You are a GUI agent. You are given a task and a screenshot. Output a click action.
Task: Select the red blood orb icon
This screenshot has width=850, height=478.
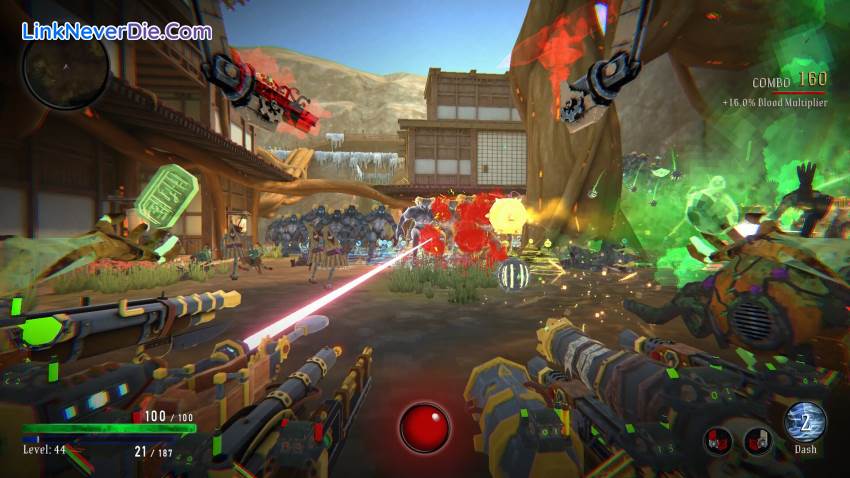(425, 427)
